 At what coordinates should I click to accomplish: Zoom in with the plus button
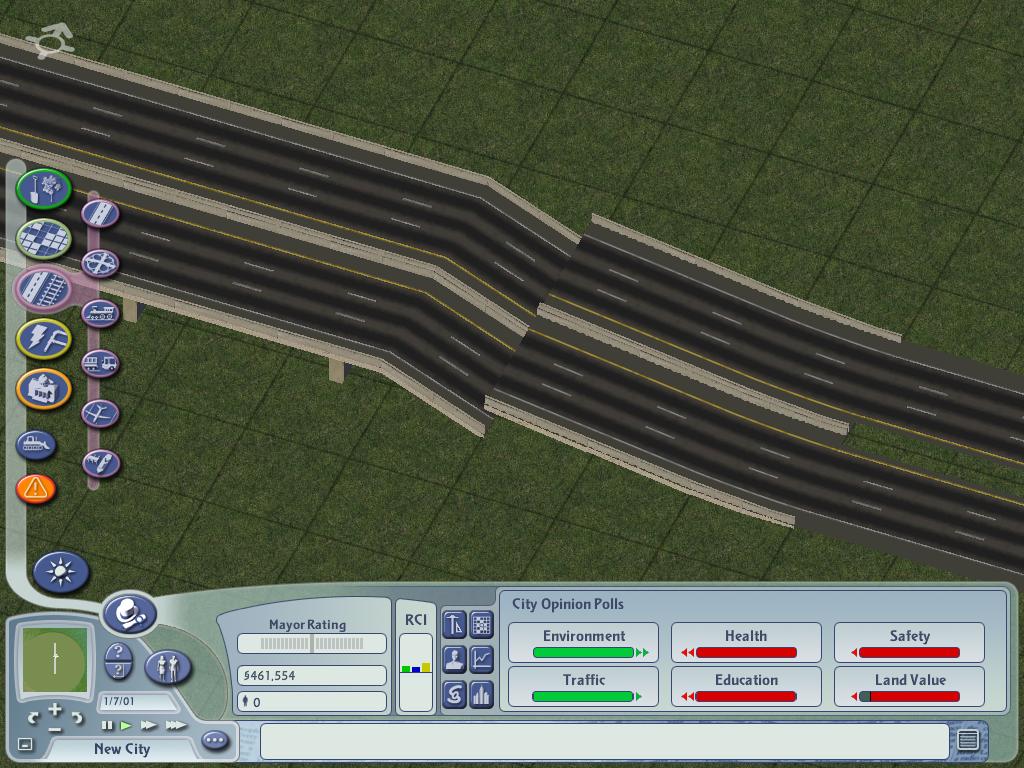point(54,710)
